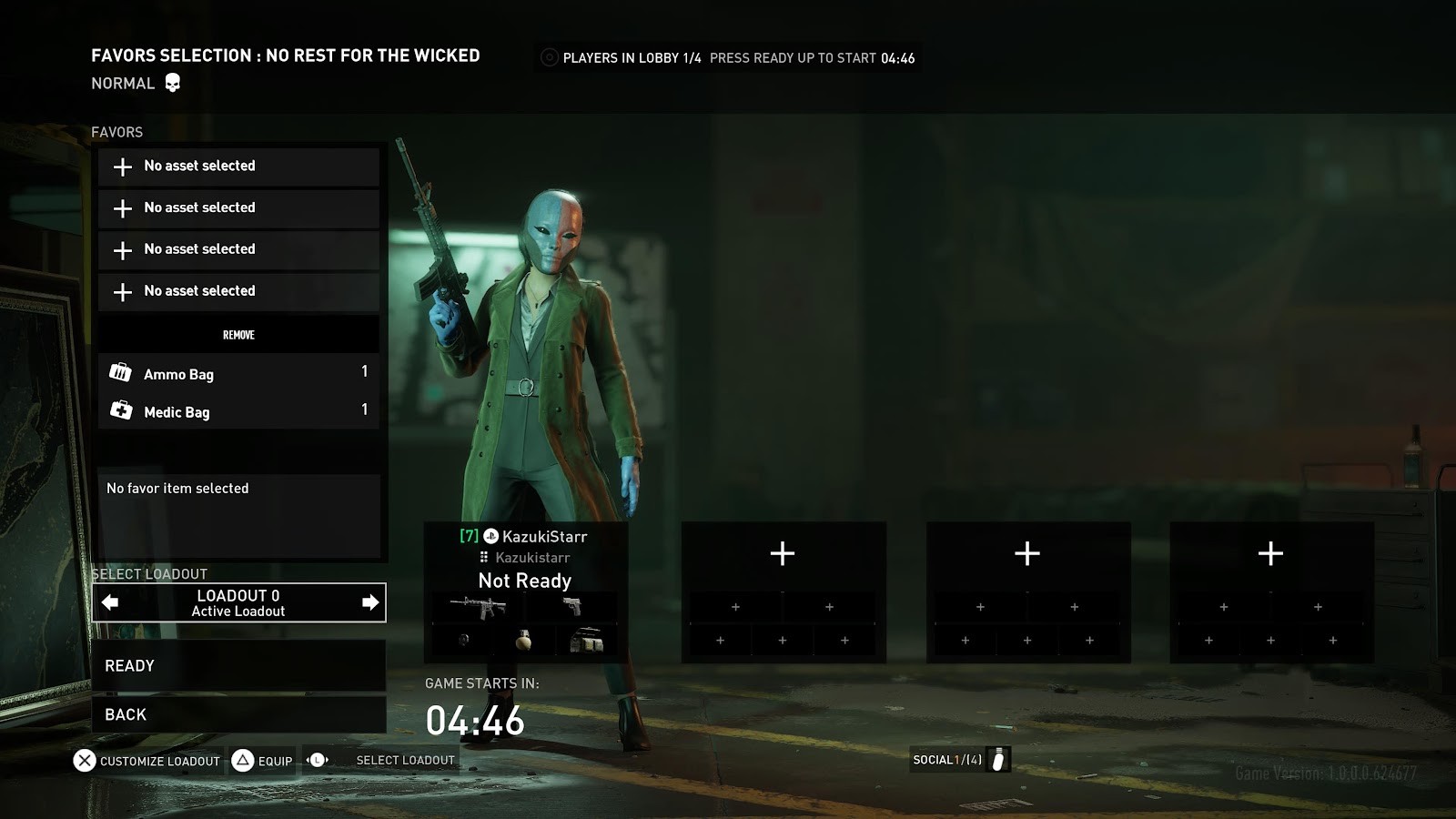Select the Ammo Bag favor

[x=238, y=373]
